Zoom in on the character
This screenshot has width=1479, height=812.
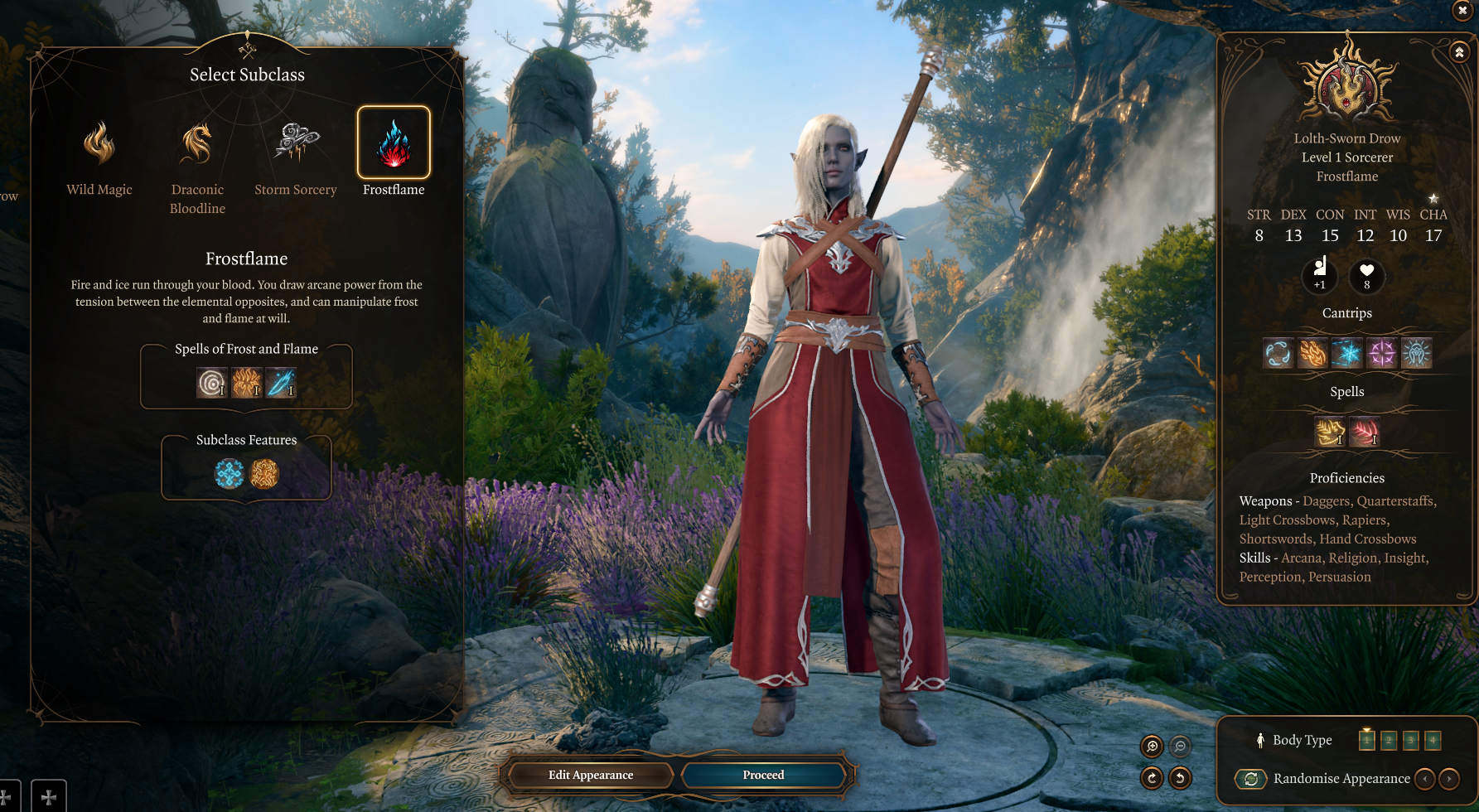click(1152, 747)
